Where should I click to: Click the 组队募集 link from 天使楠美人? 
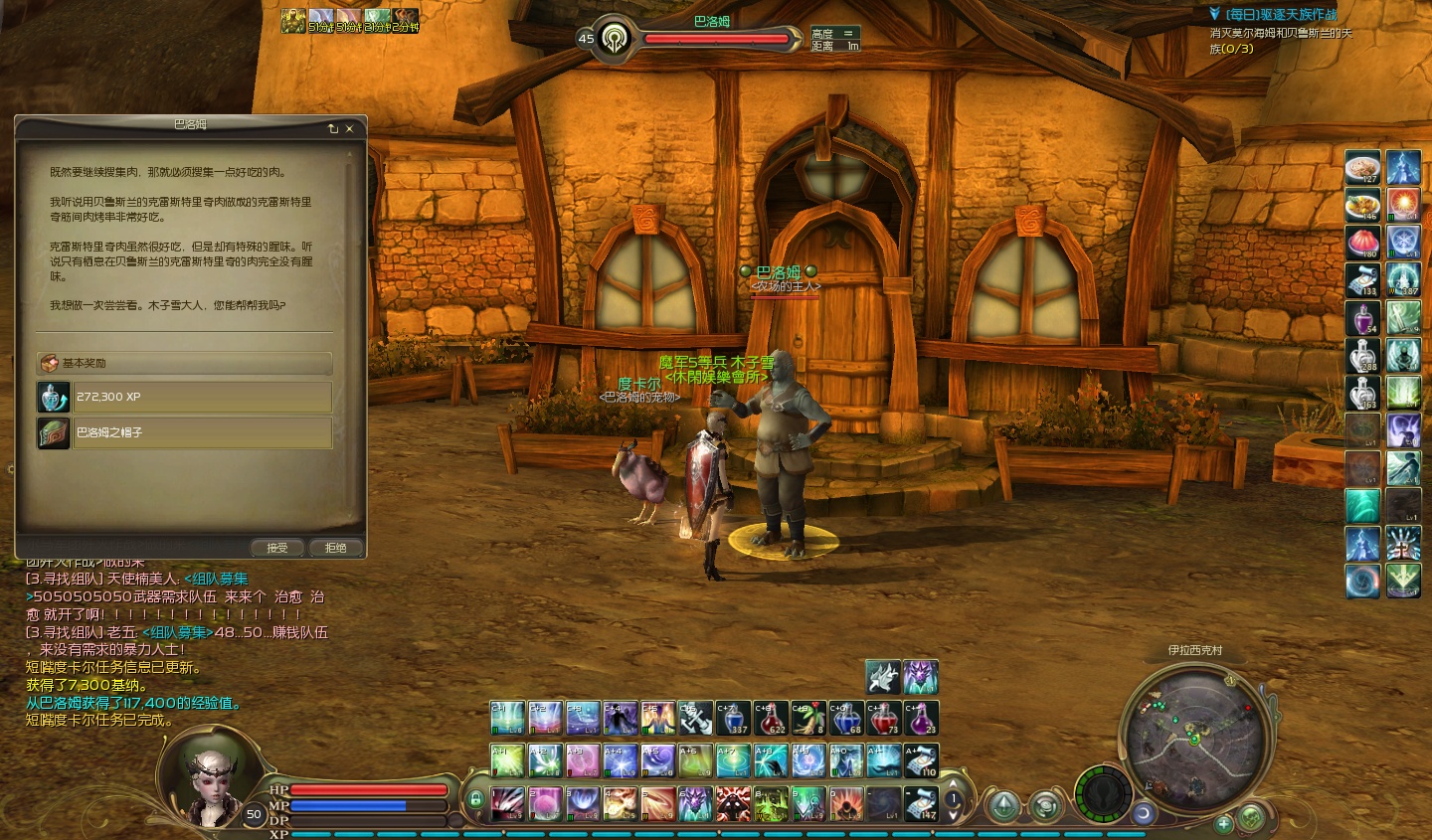point(216,579)
